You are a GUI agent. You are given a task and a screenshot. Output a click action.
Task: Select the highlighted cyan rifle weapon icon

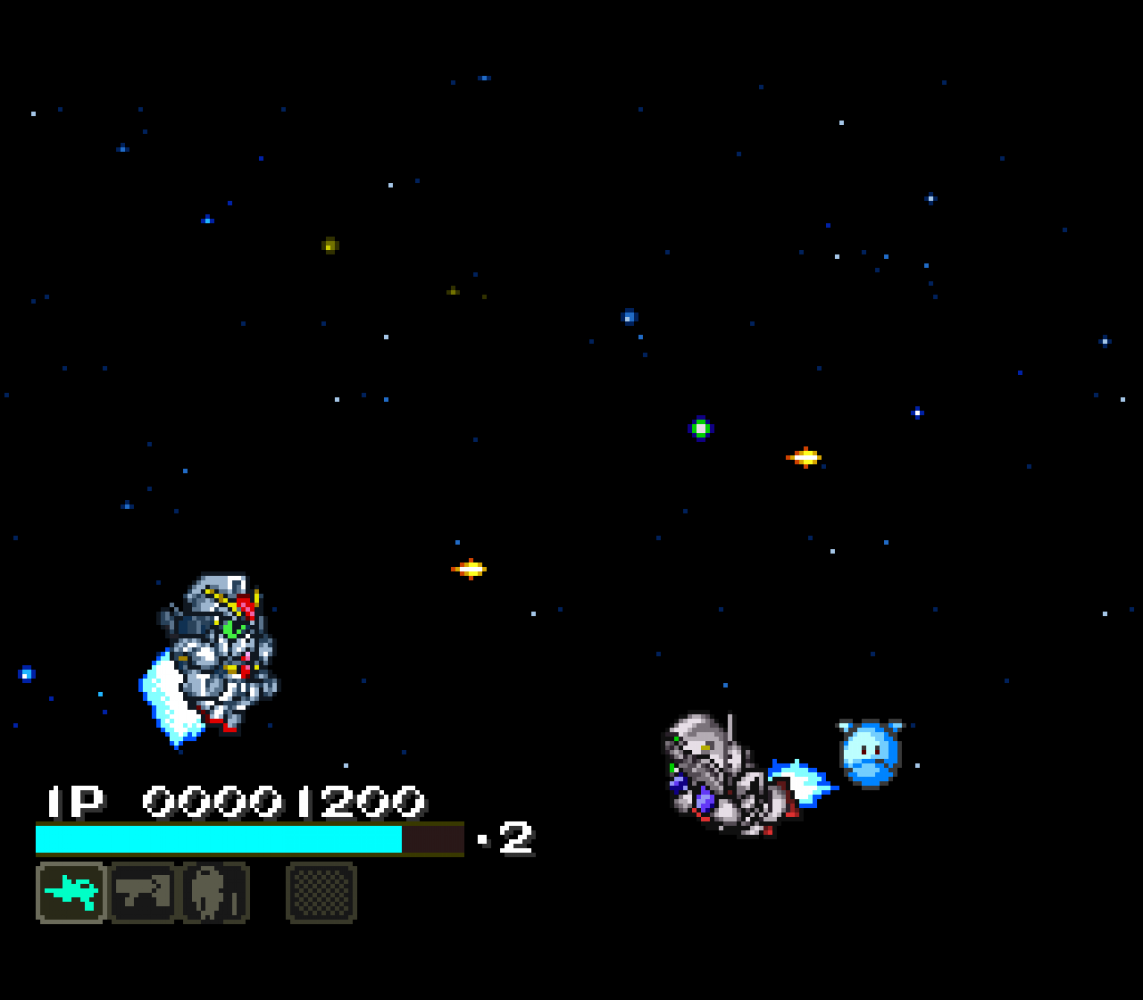pyautogui.click(x=71, y=892)
